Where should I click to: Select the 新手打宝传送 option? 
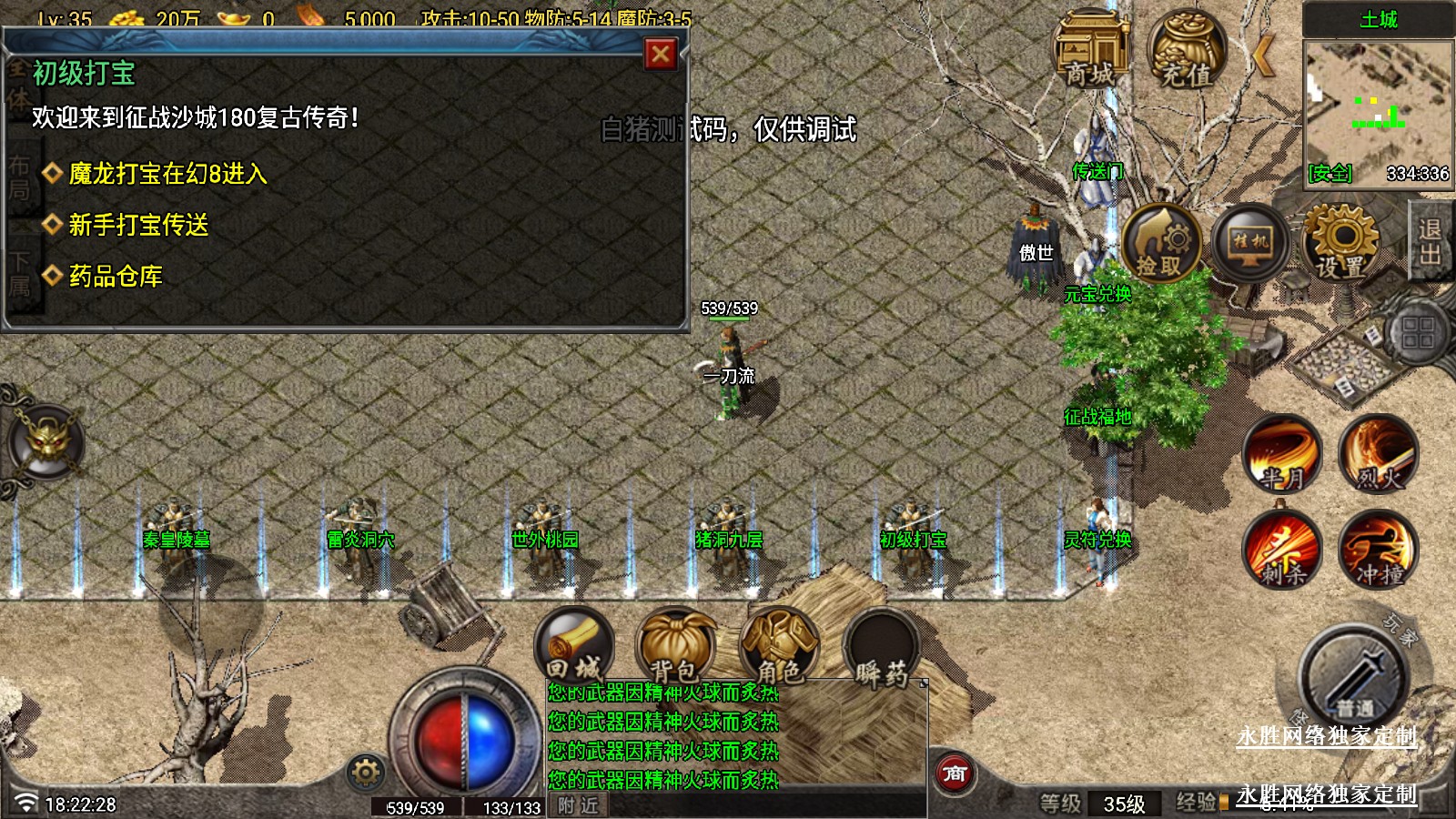pyautogui.click(x=138, y=224)
